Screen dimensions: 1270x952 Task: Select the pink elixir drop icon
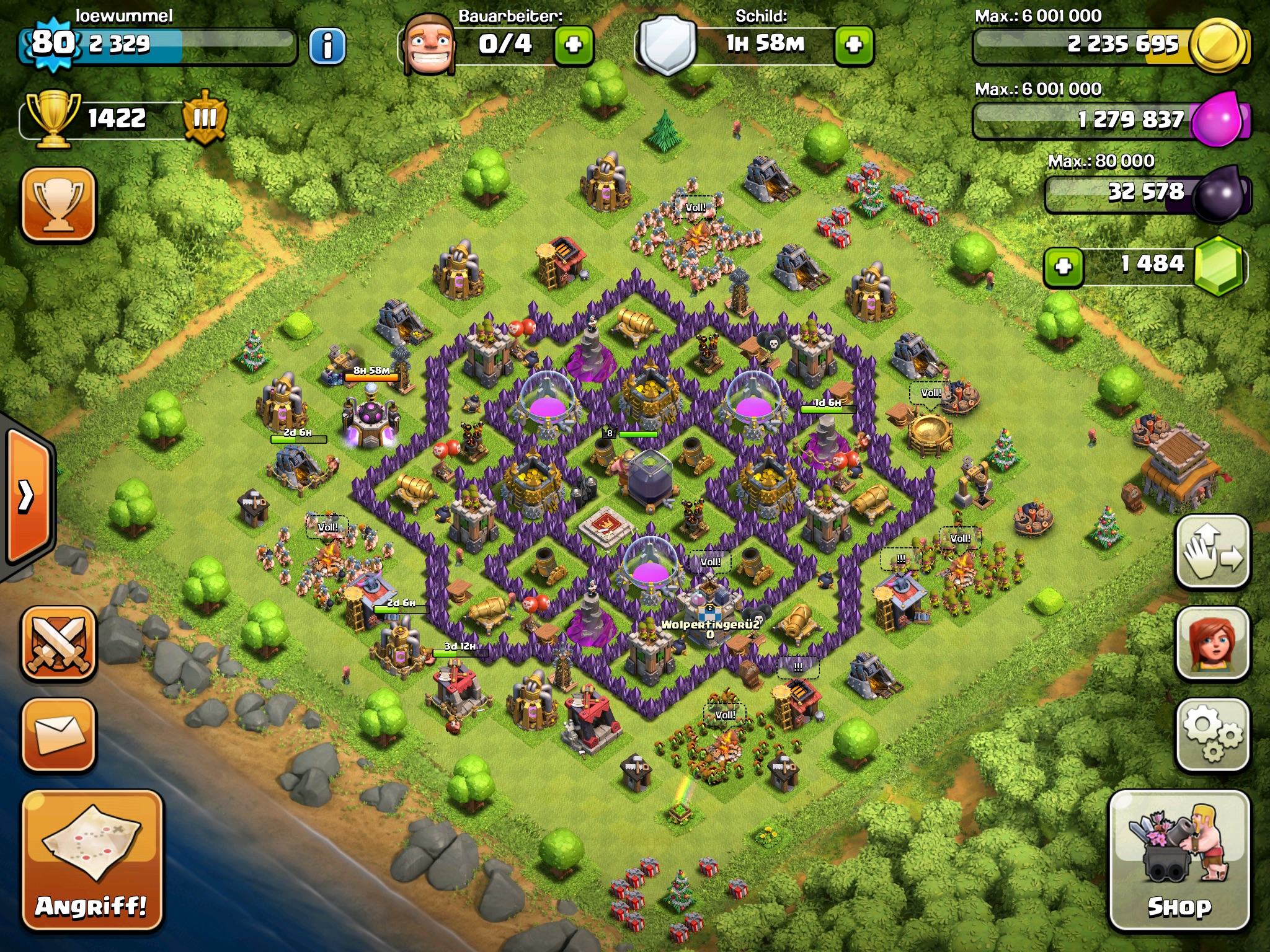1218,118
